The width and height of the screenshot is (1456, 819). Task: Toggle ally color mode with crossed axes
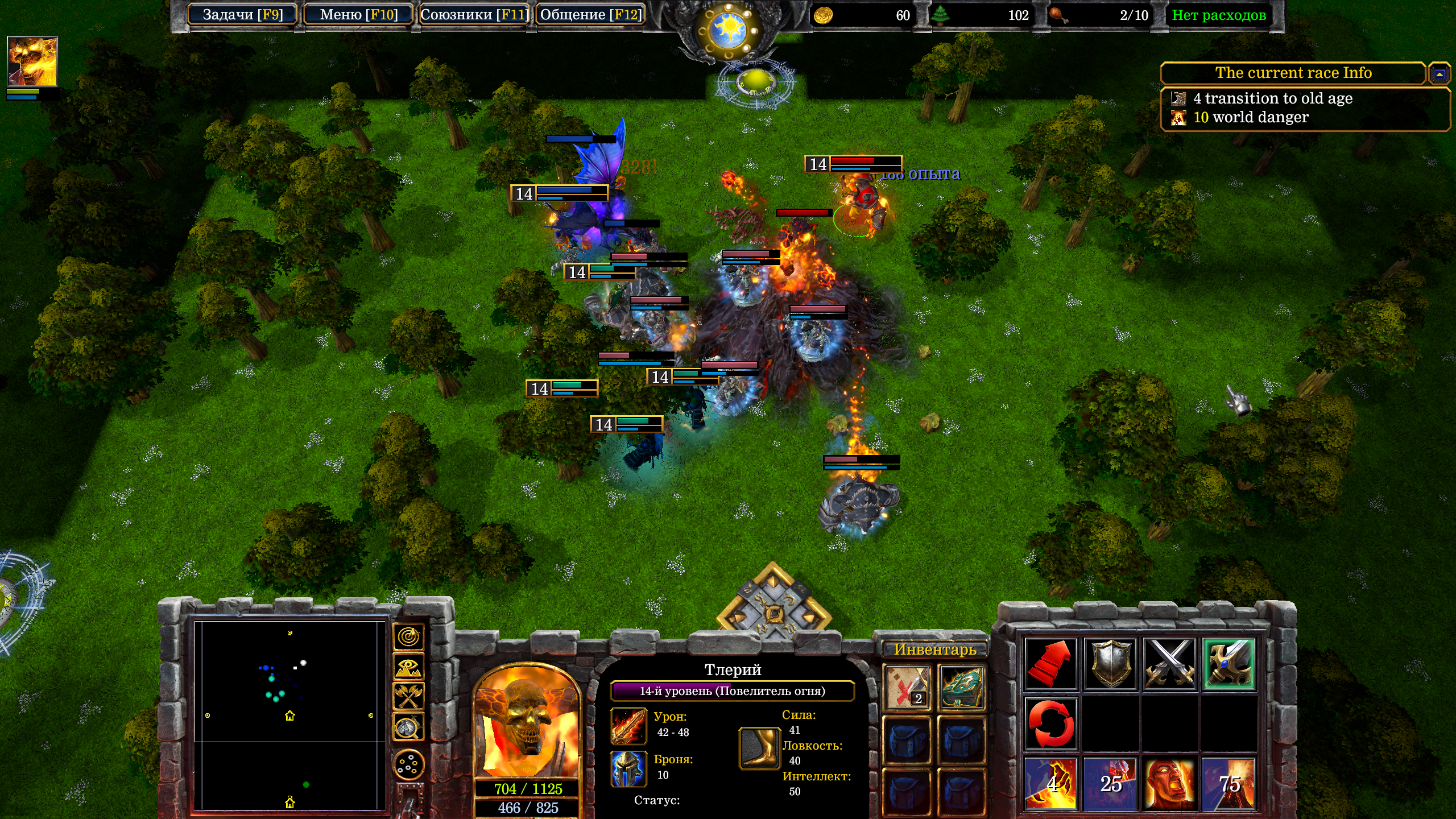click(x=408, y=696)
